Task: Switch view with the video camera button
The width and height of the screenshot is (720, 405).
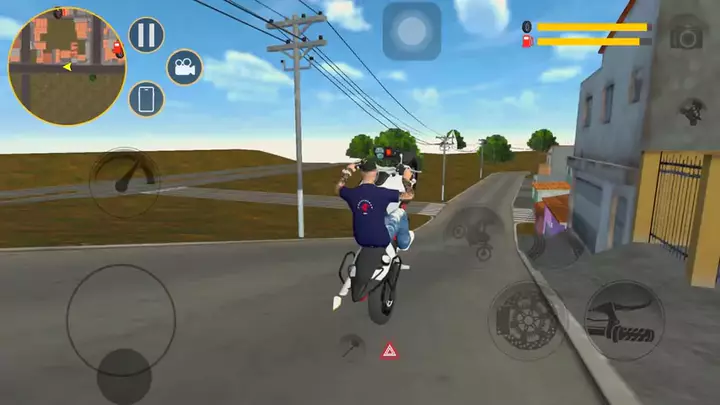Action: (x=184, y=67)
